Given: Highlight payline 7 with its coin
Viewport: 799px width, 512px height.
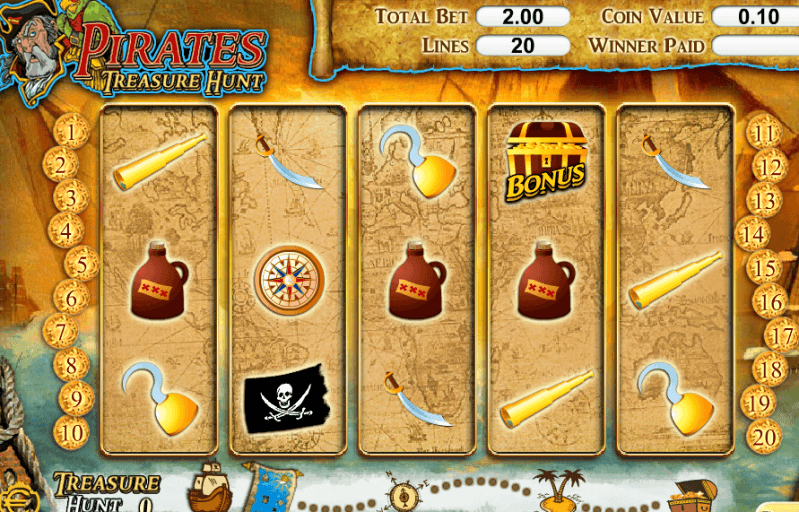Looking at the screenshot, I should (x=62, y=331).
